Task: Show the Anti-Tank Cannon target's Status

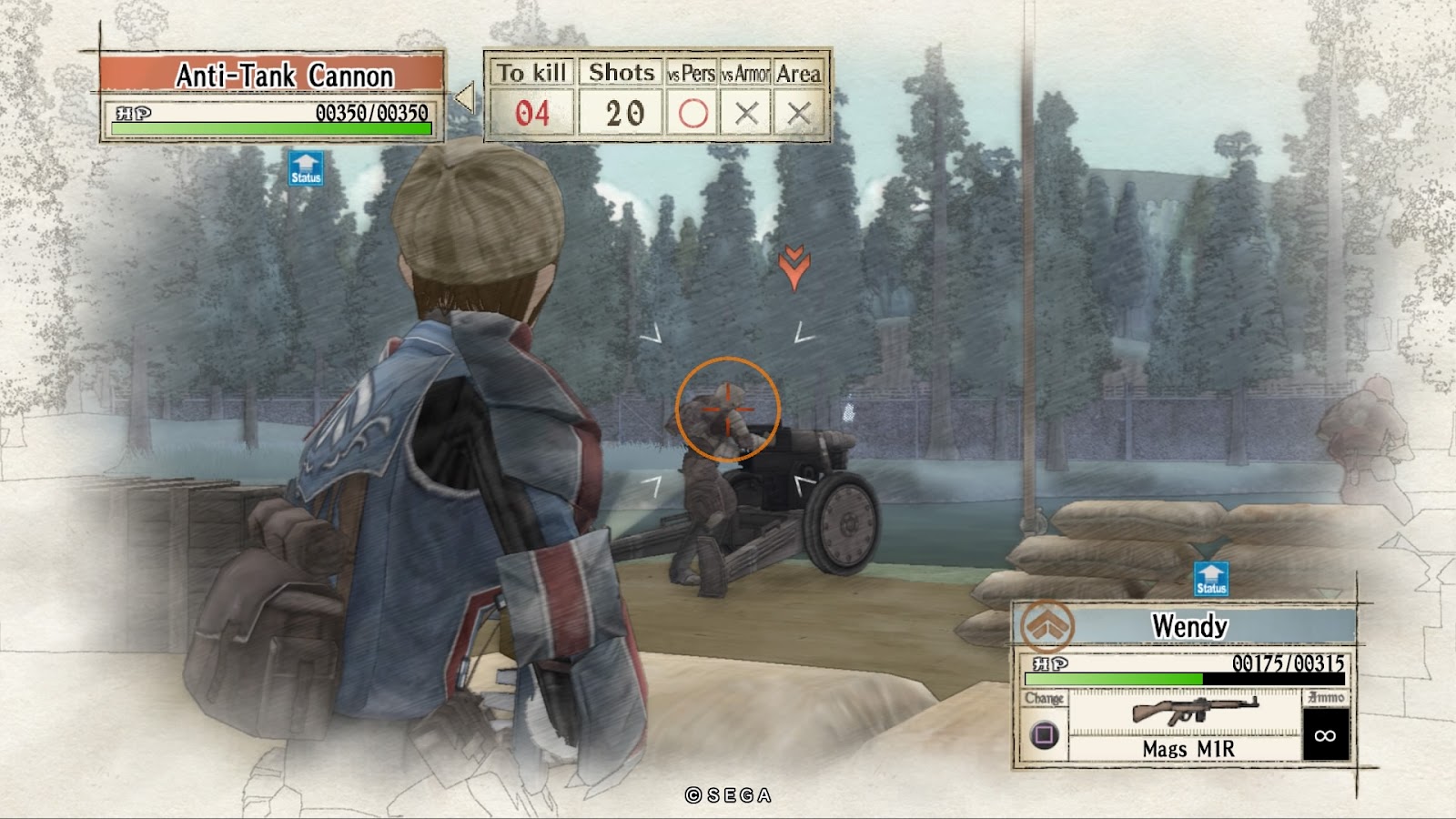Action: tap(306, 168)
